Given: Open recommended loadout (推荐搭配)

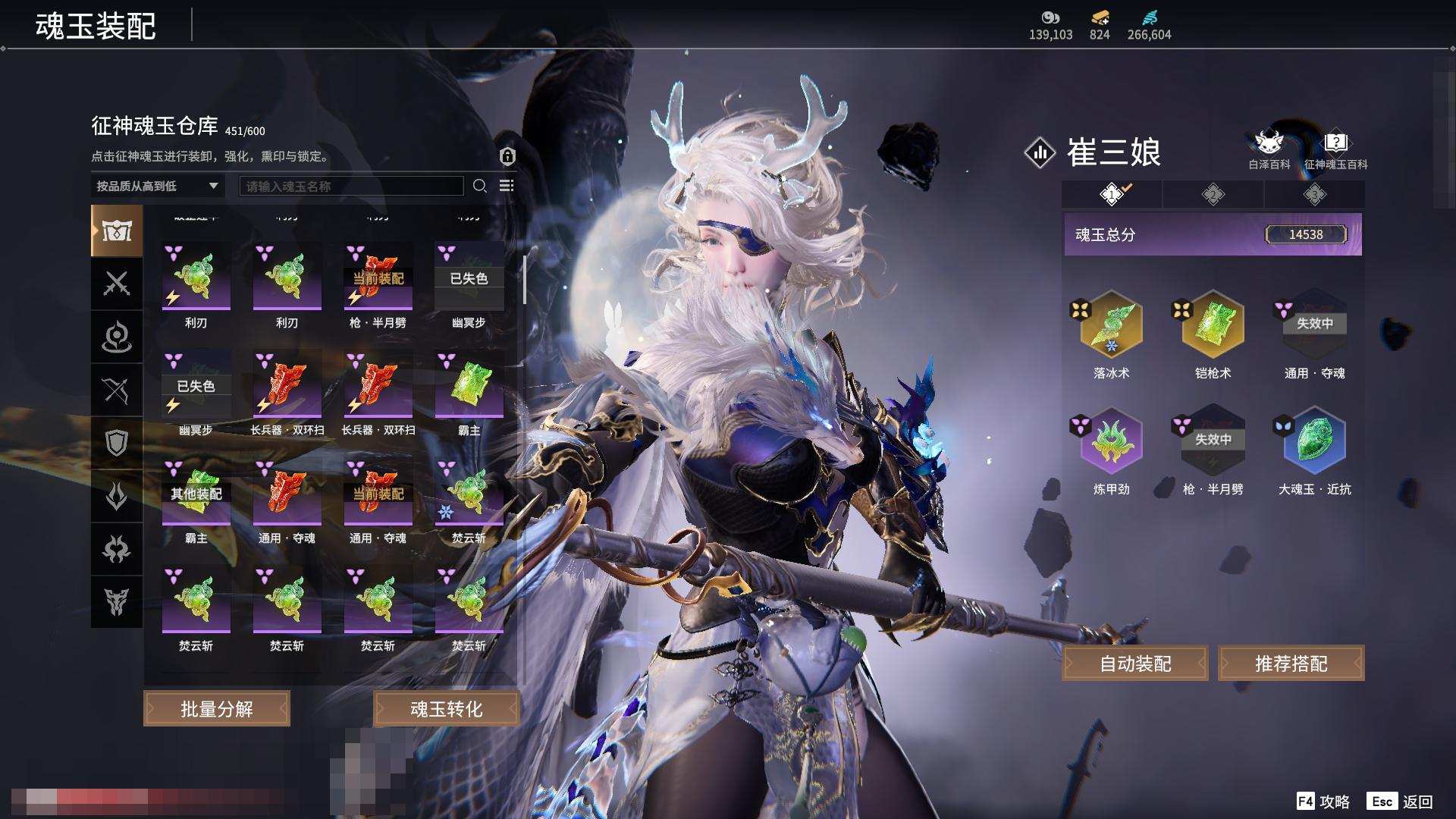Looking at the screenshot, I should click(x=1291, y=664).
